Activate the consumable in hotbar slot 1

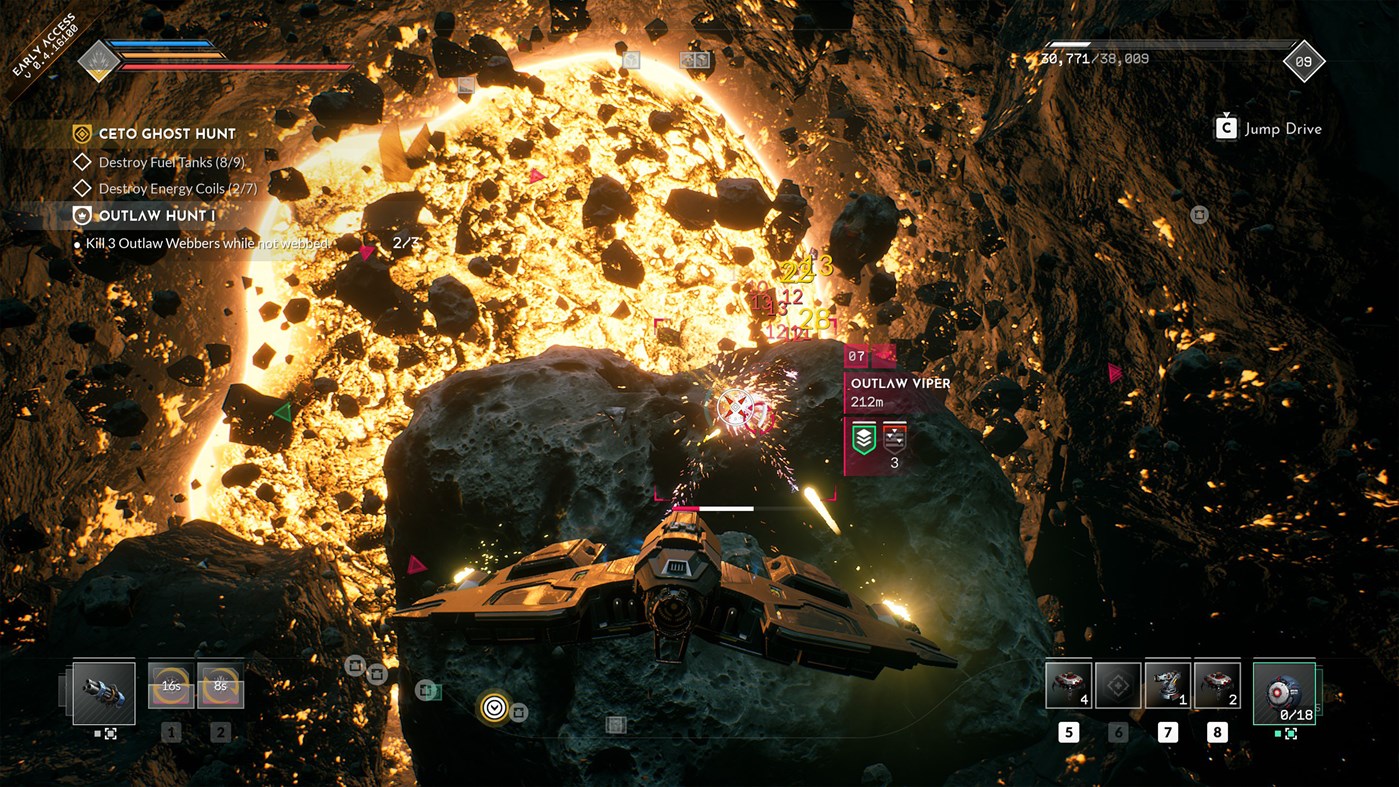pos(170,687)
